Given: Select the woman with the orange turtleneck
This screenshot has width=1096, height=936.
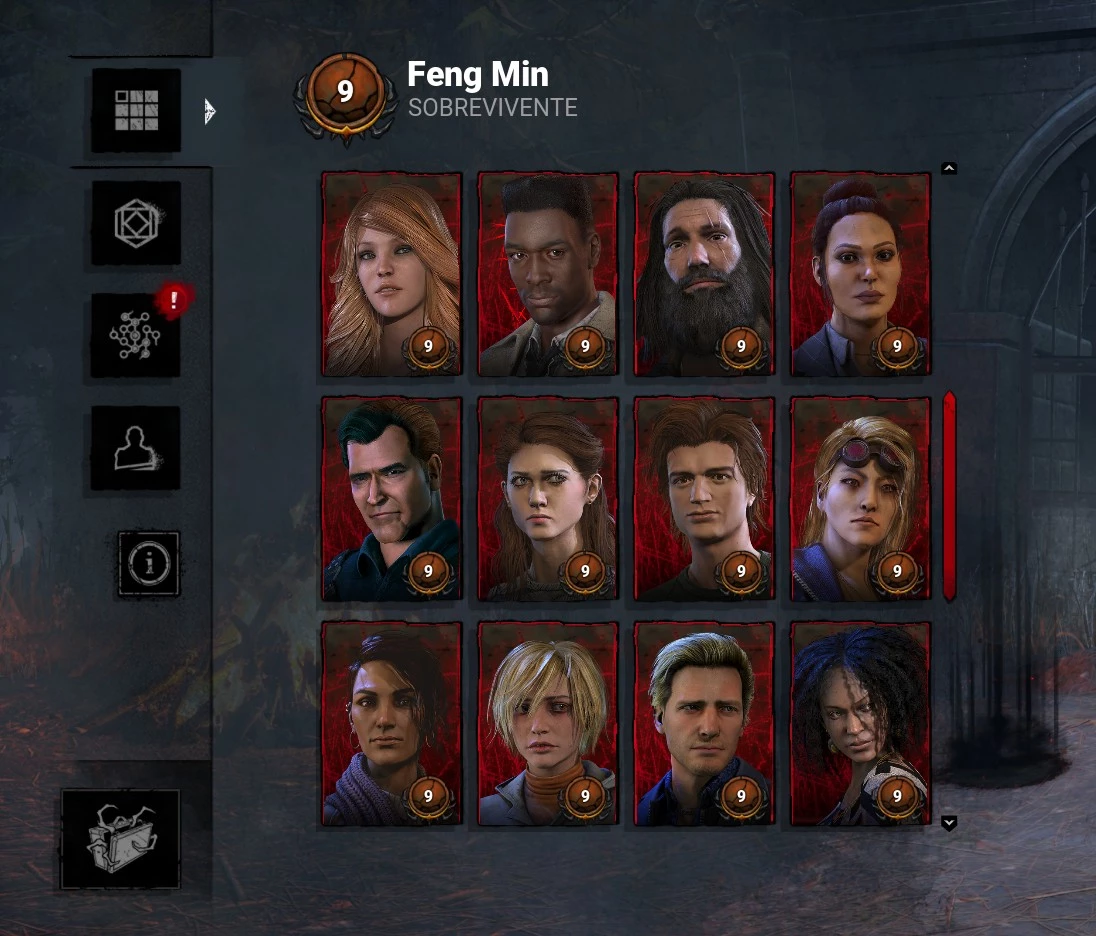Looking at the screenshot, I should click(x=548, y=723).
